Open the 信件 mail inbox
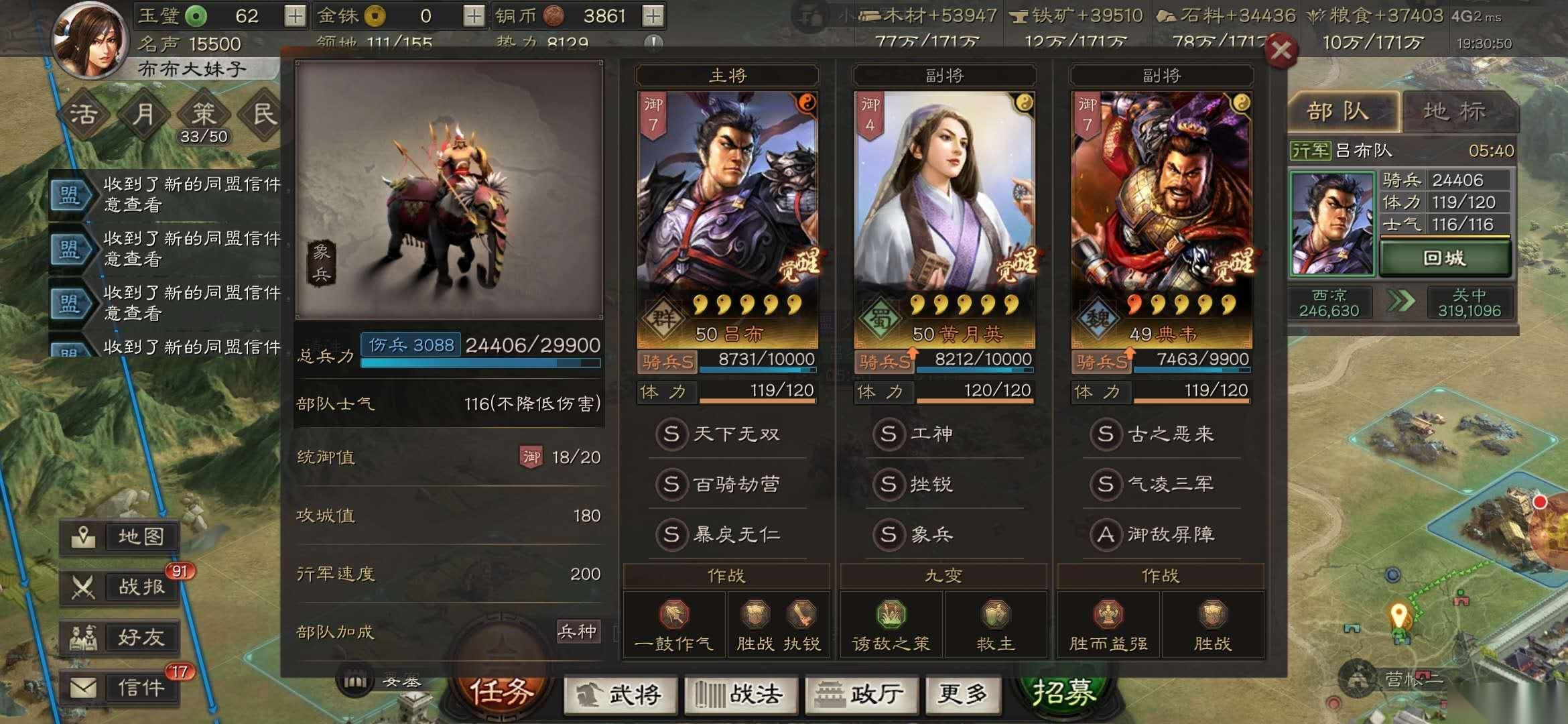1568x724 pixels. [x=121, y=687]
